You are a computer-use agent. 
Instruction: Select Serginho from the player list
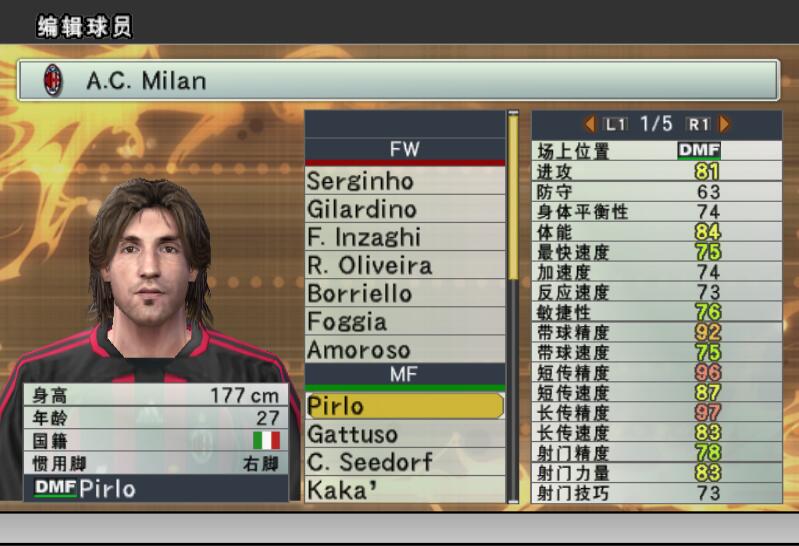[404, 181]
